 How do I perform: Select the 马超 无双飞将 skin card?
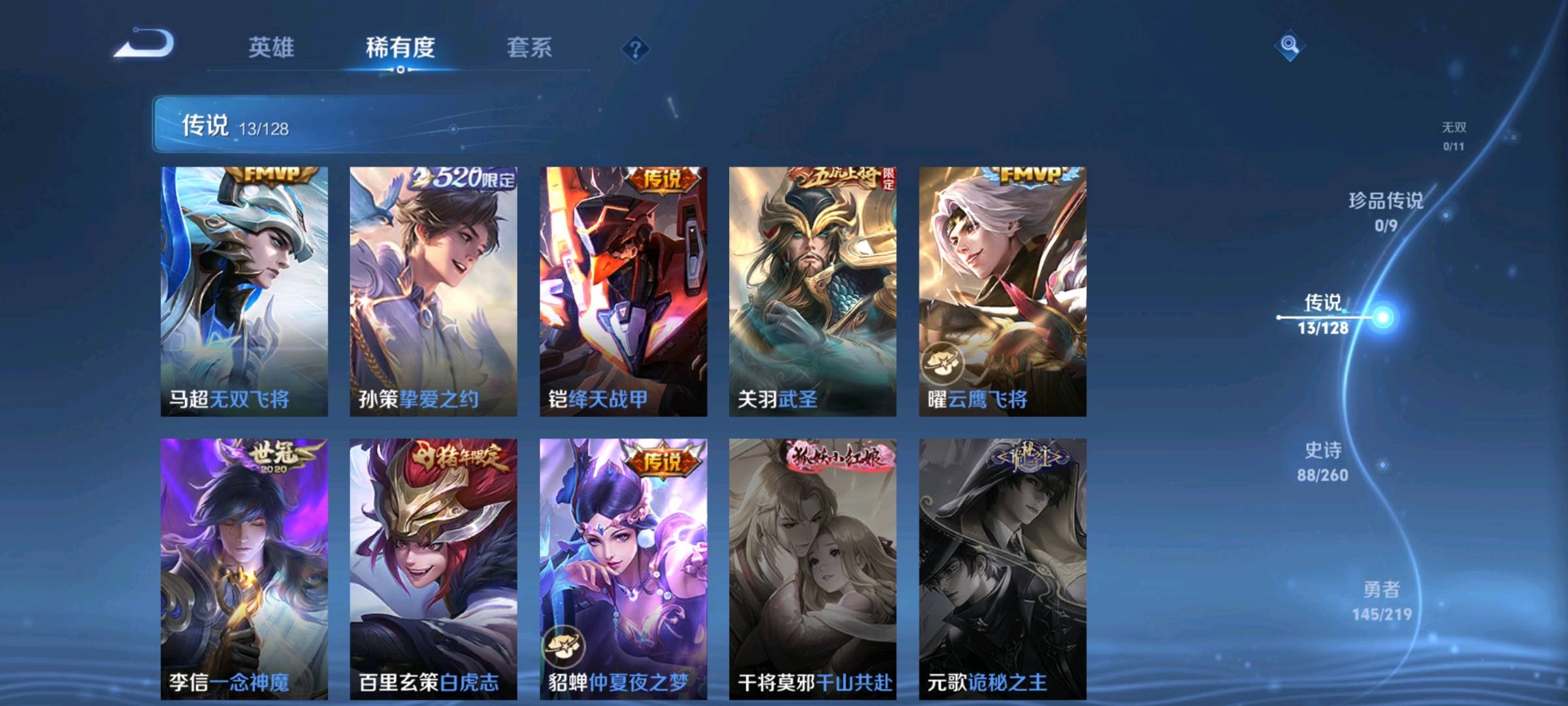[x=244, y=291]
